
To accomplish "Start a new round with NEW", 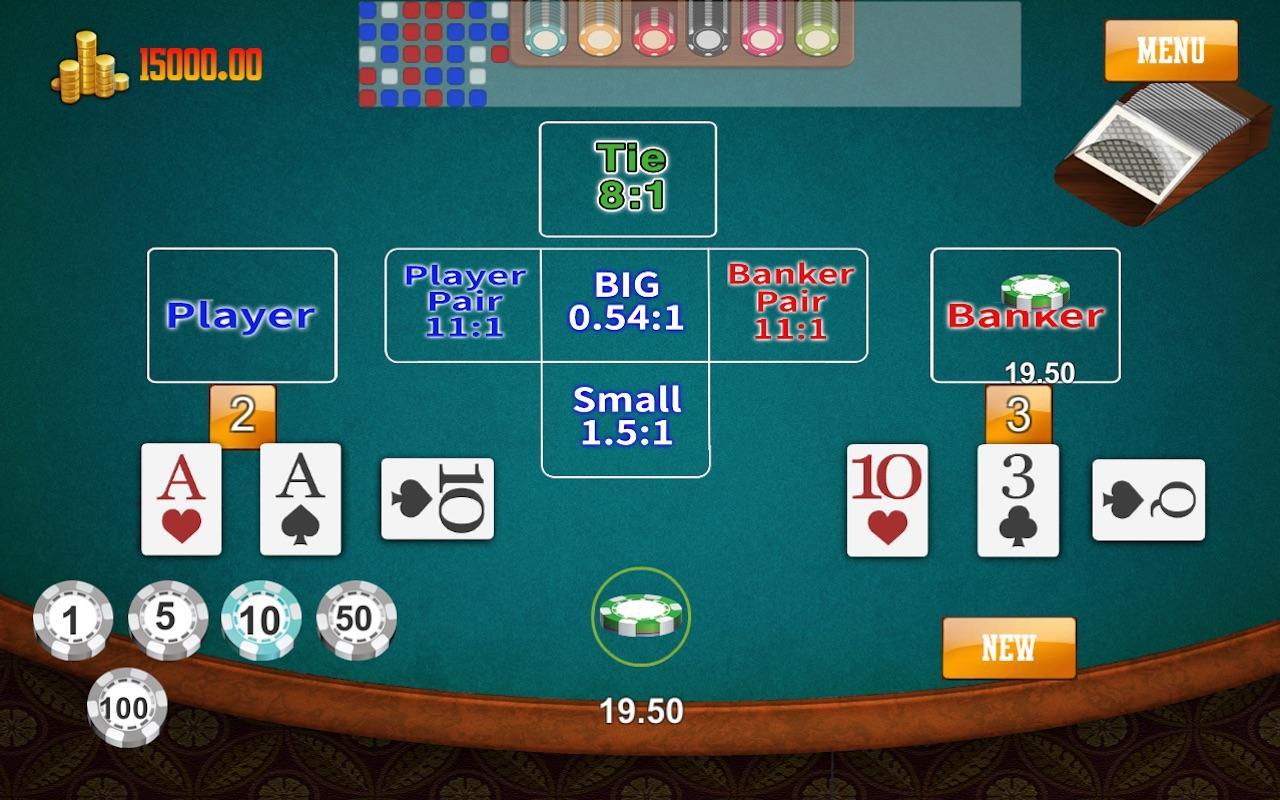I will (x=1008, y=647).
